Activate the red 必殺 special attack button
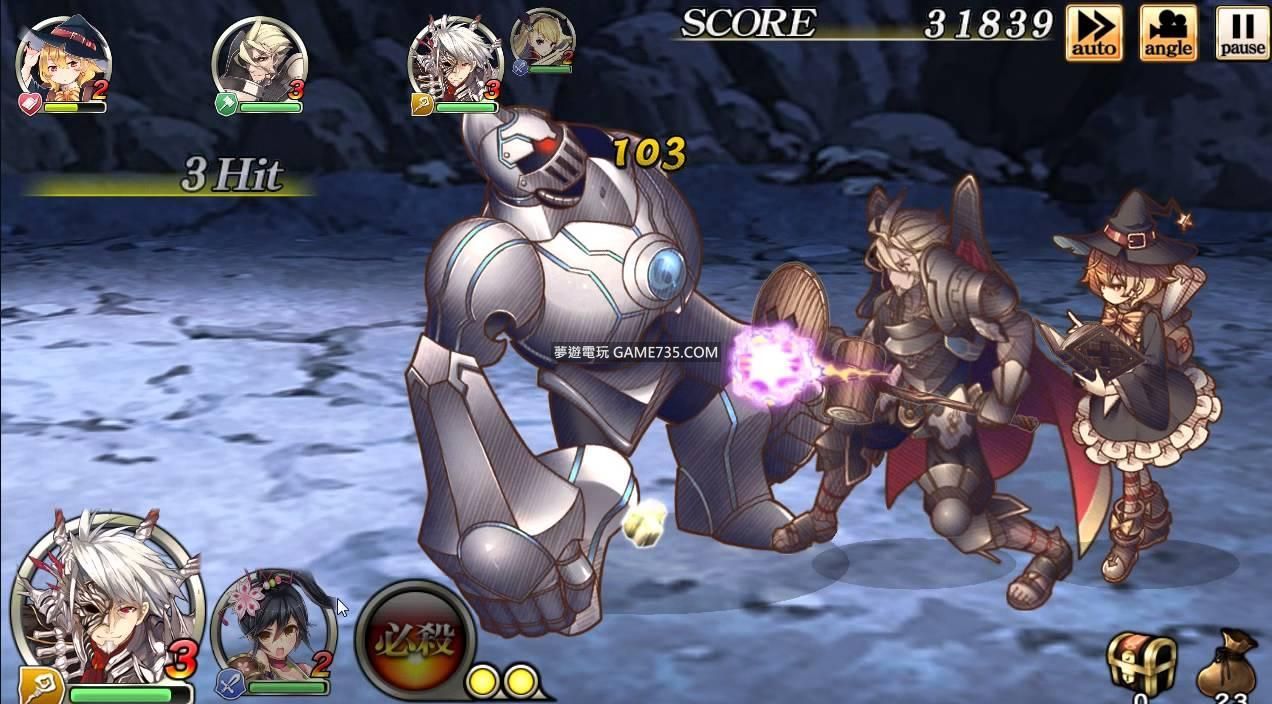 click(415, 638)
